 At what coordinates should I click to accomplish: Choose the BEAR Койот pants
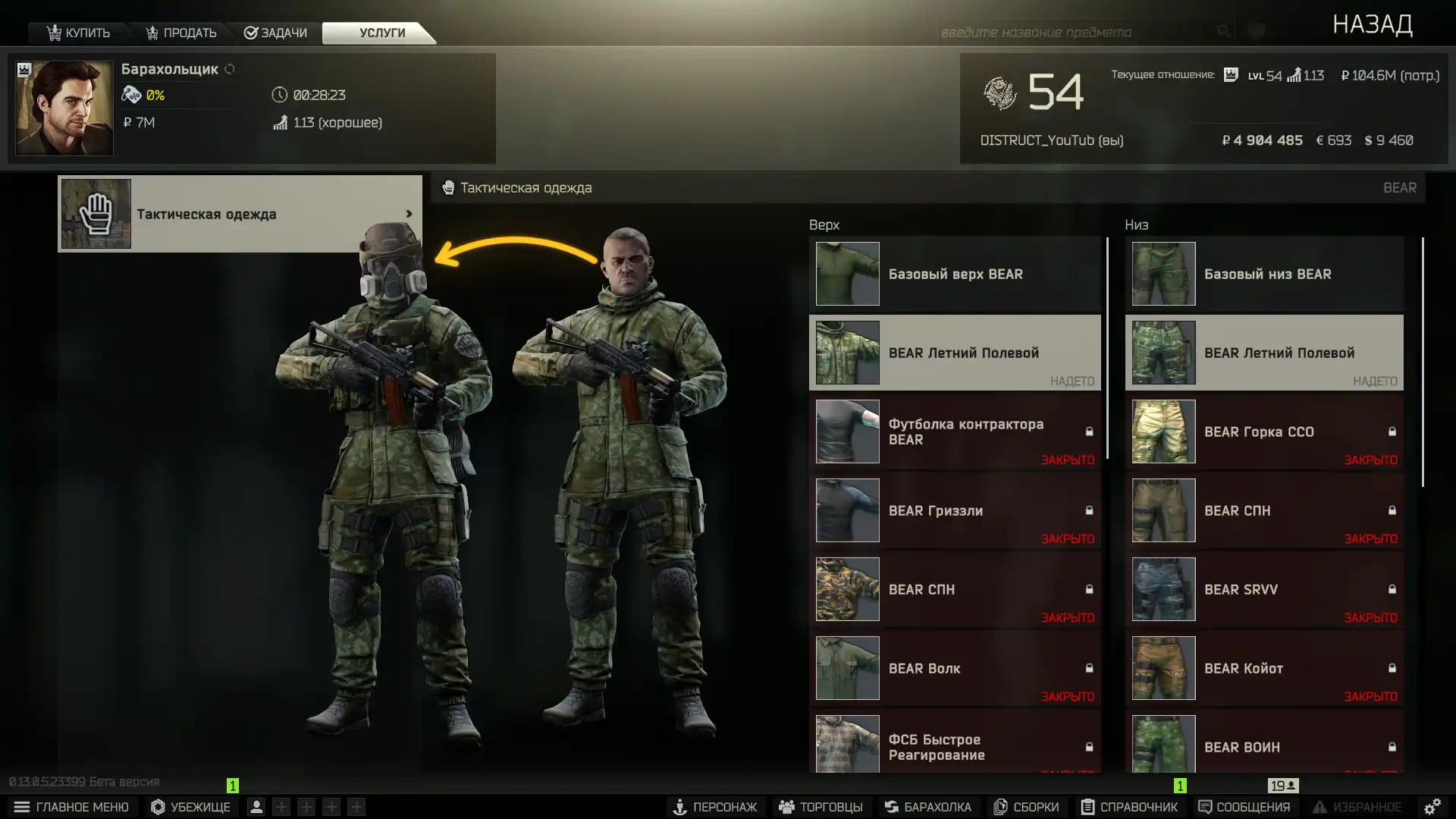(1263, 668)
